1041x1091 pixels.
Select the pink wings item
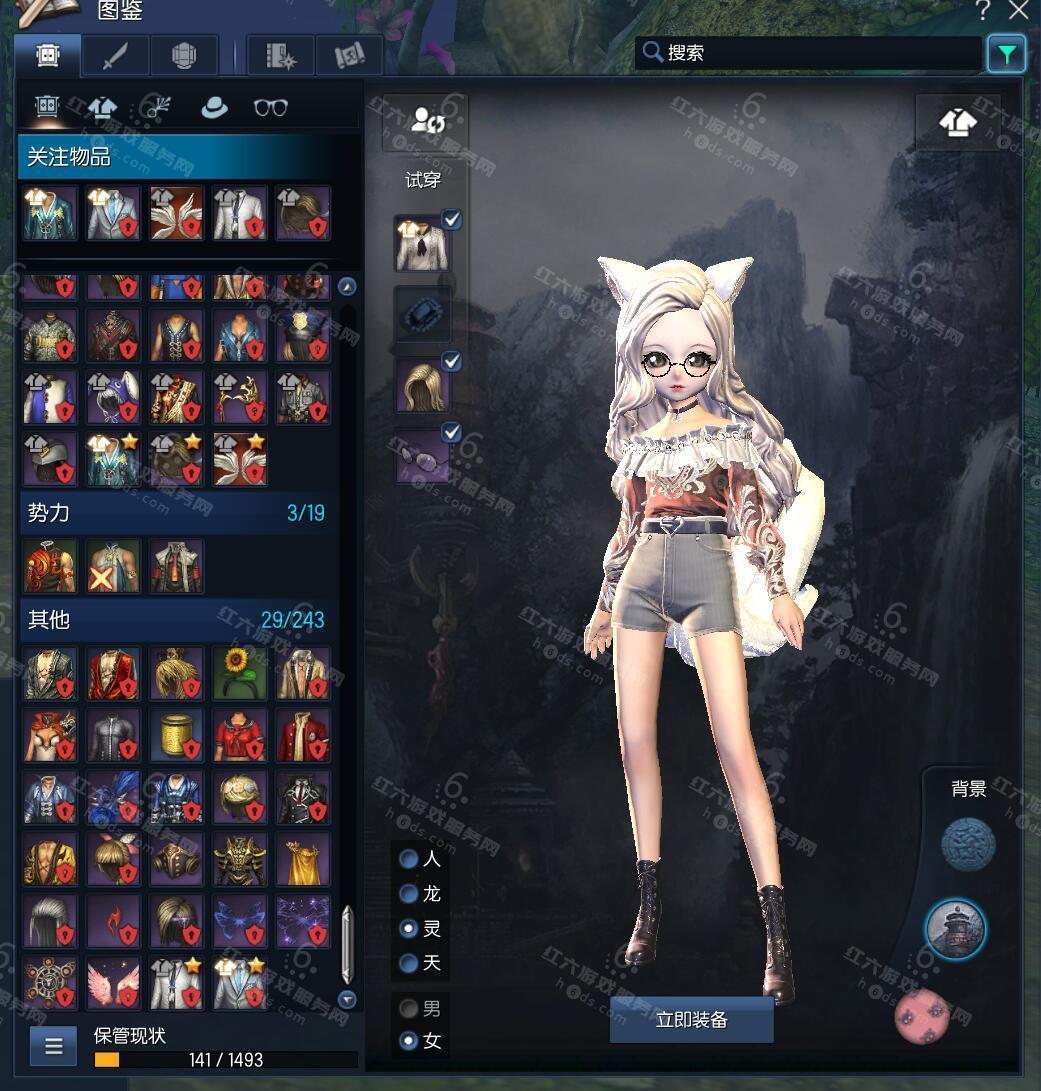coord(112,982)
